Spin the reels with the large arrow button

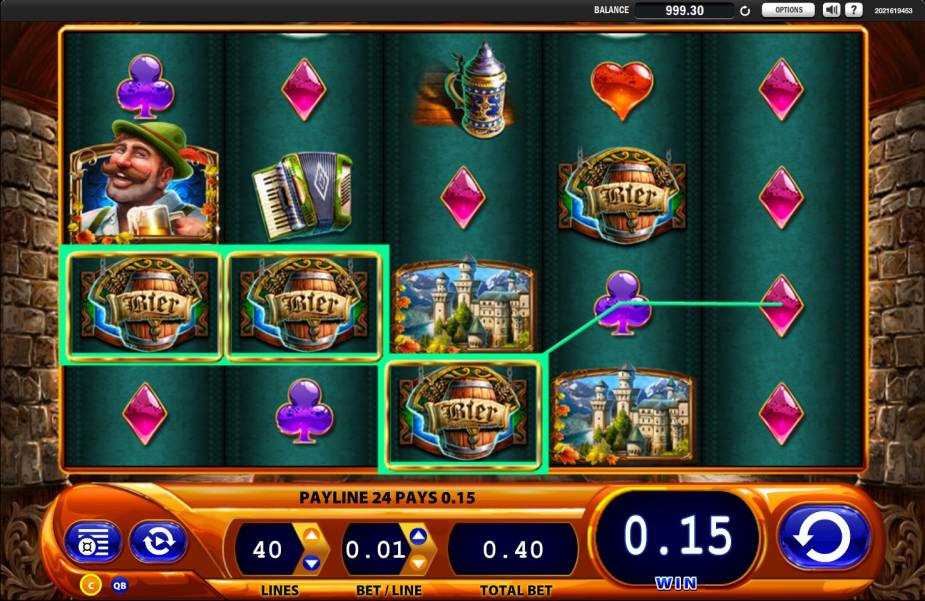click(x=824, y=537)
